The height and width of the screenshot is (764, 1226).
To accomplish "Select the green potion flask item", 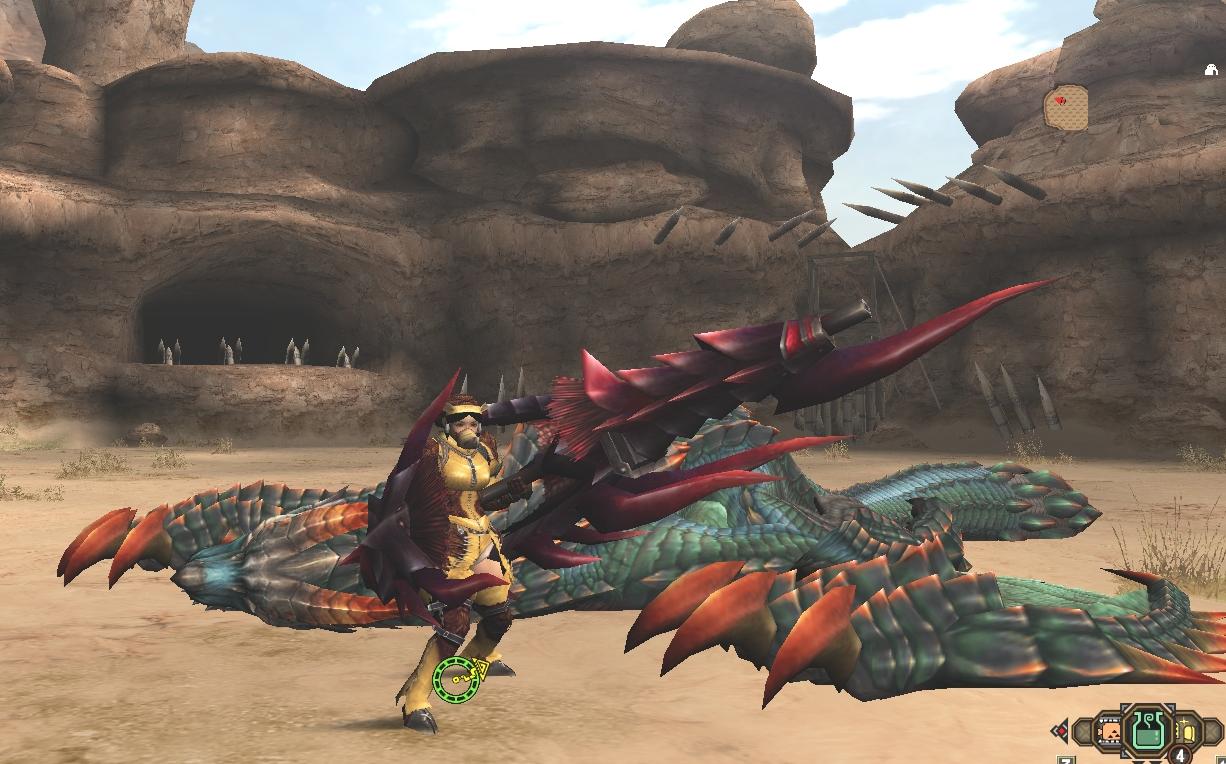I will [x=1150, y=730].
